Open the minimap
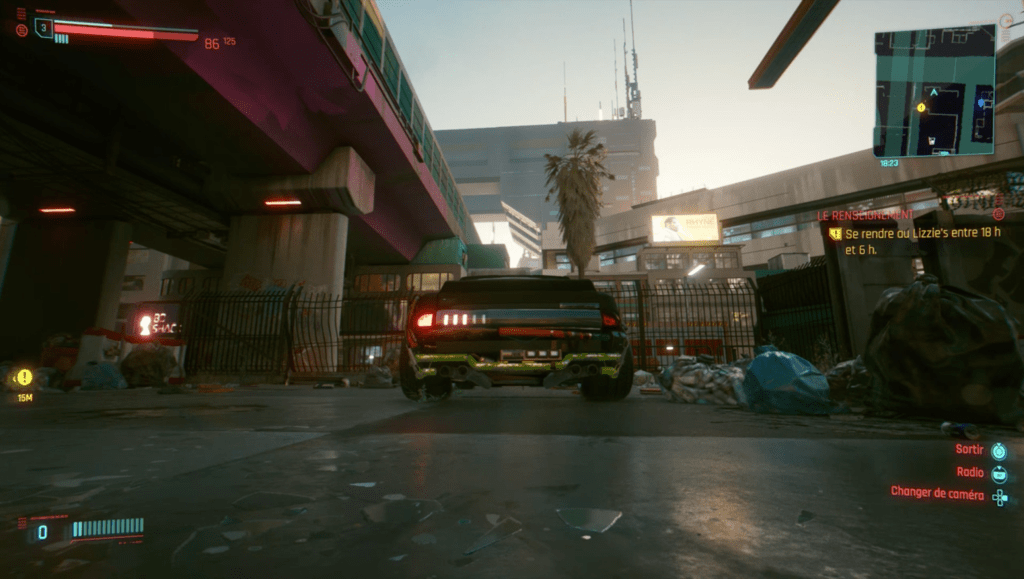 934,90
